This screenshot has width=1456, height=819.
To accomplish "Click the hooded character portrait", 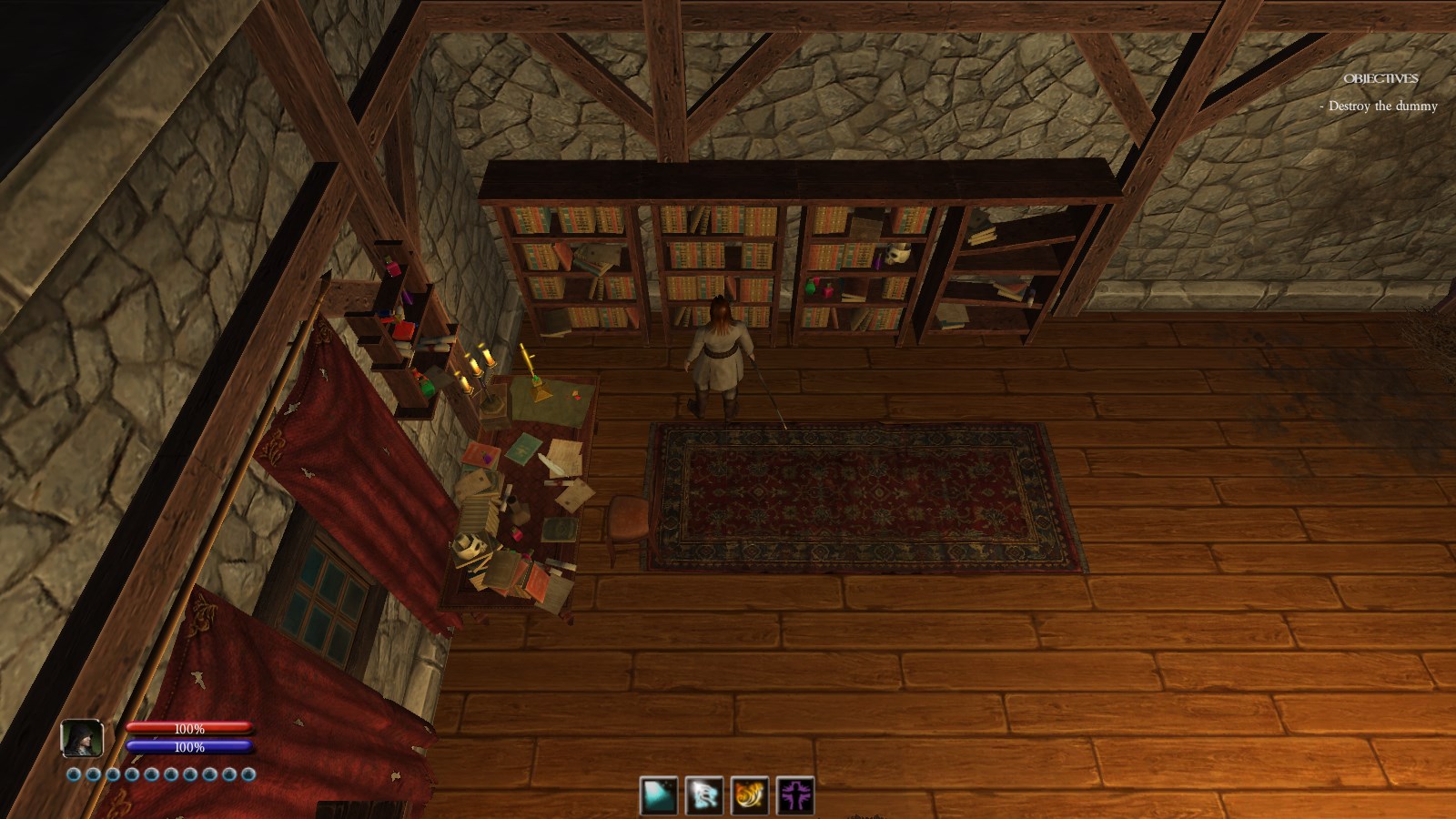I will click(82, 738).
